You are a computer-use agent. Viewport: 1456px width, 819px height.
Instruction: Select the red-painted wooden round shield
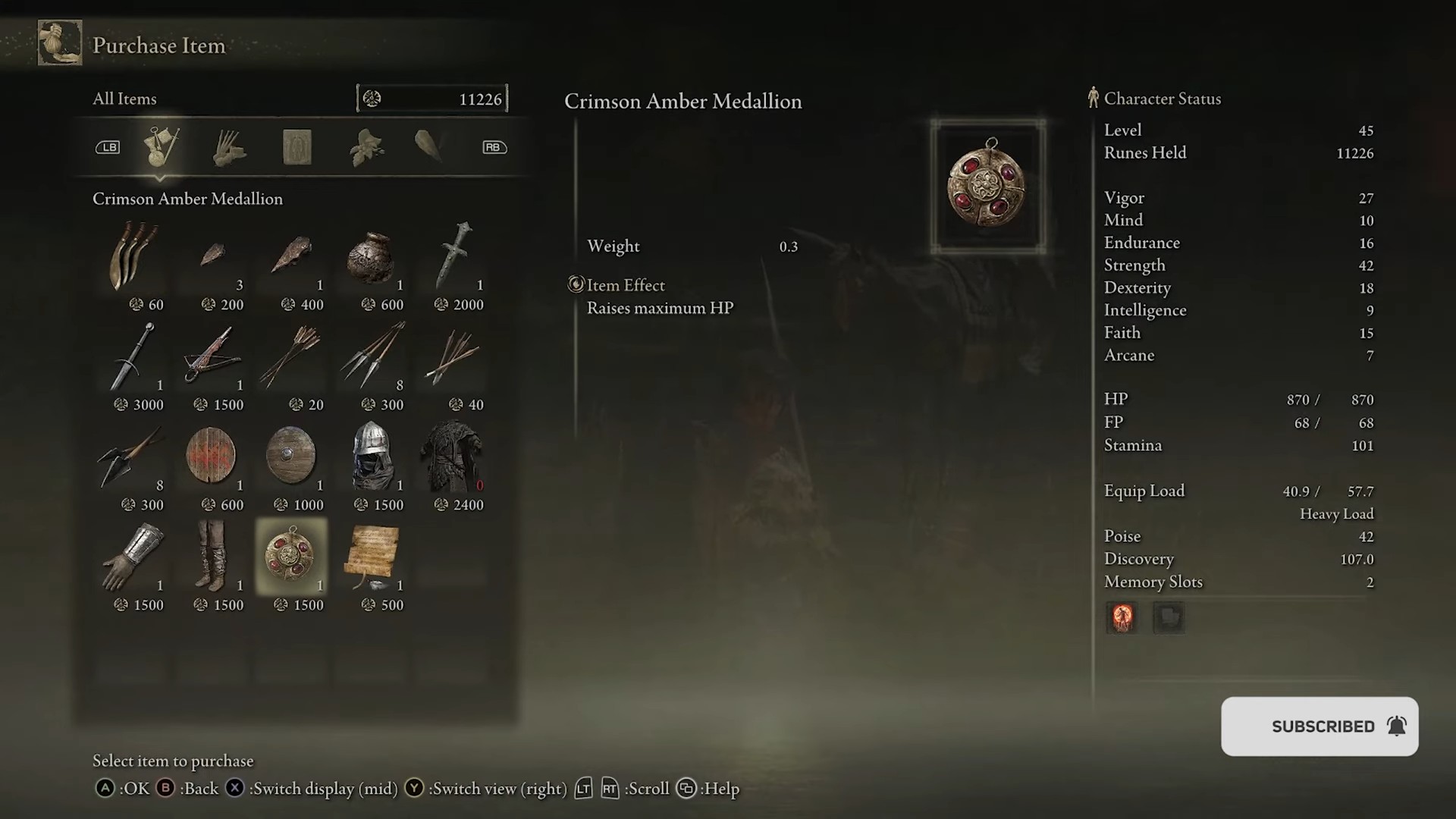pos(212,457)
